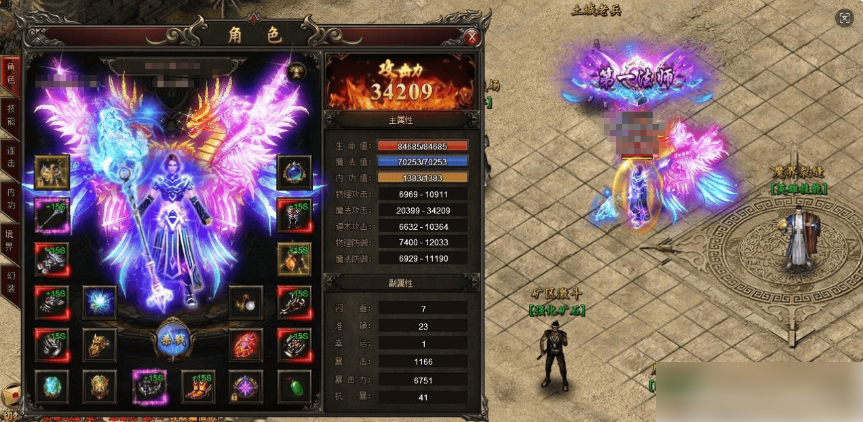Click the blue starburst gem slot
The height and width of the screenshot is (422, 863).
point(99,302)
